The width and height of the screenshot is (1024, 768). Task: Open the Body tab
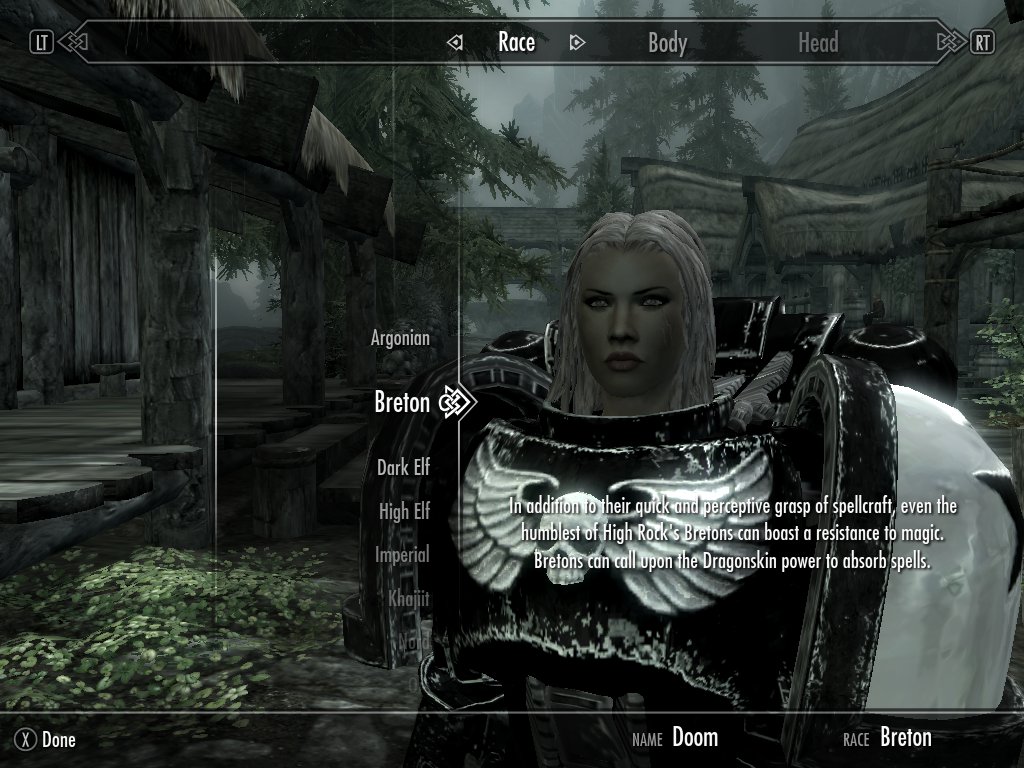tap(667, 43)
